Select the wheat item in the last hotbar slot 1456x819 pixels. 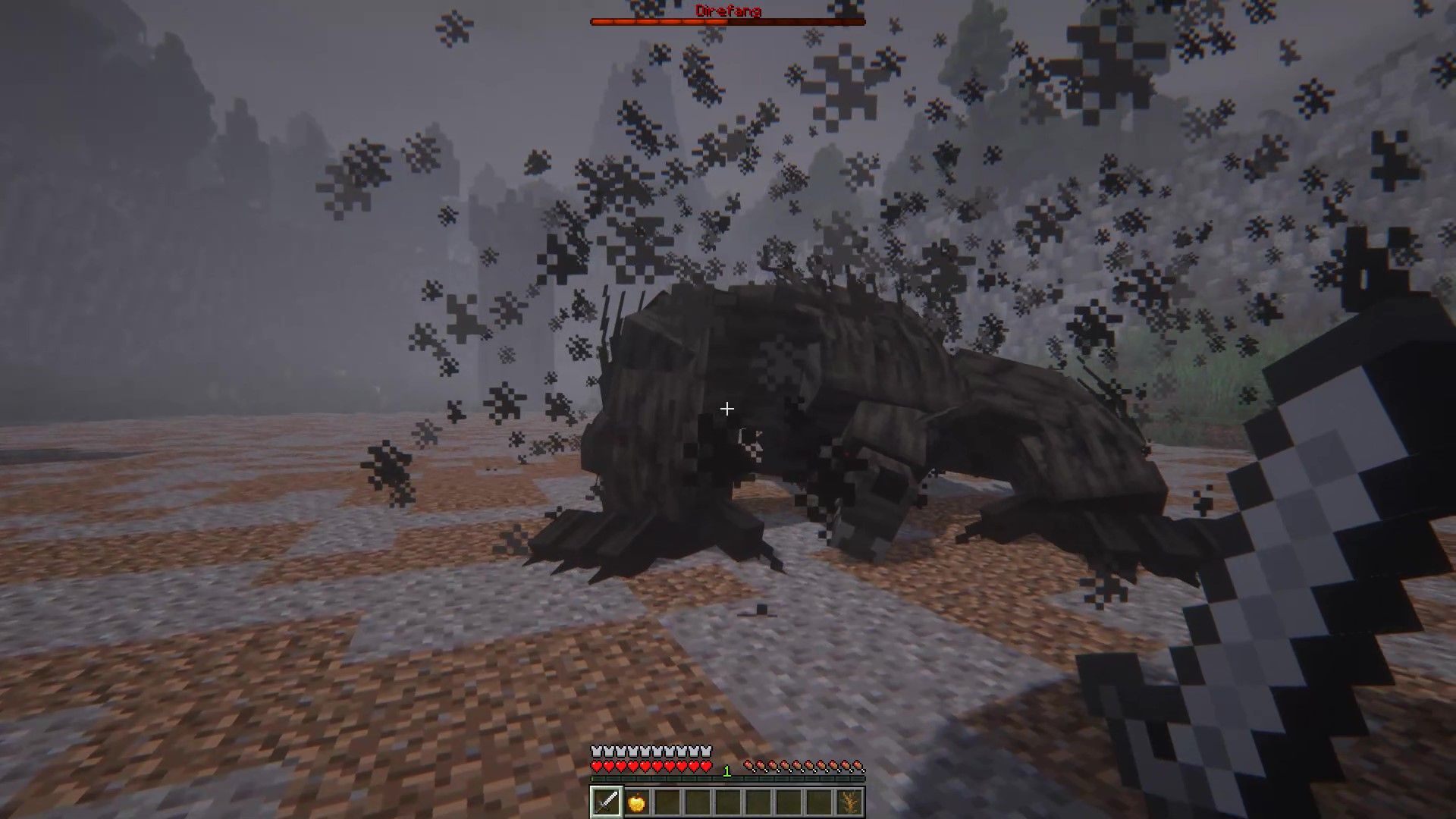tap(849, 799)
